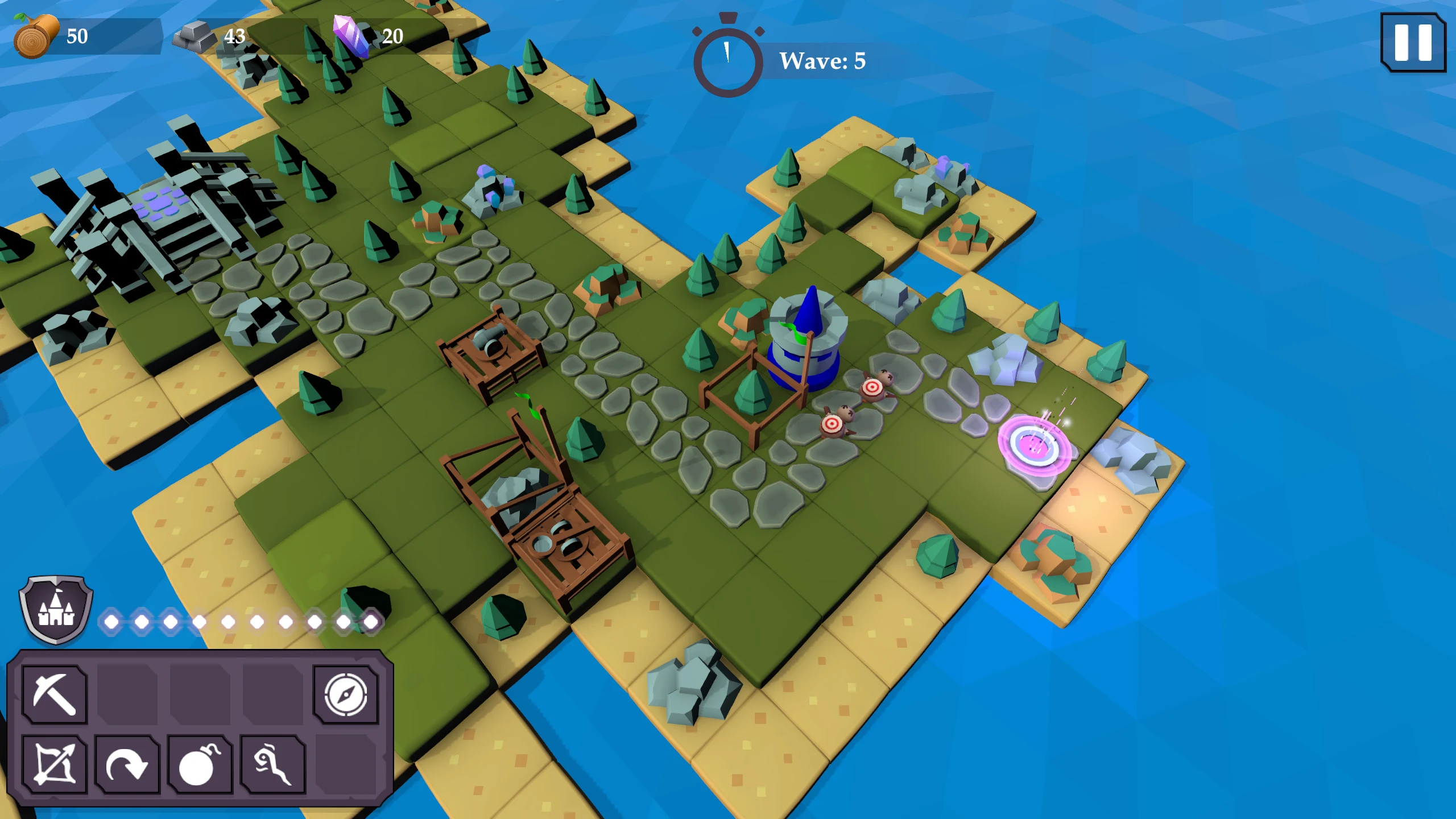Image resolution: width=1456 pixels, height=819 pixels.
Task: Select the curved arrow catapult tower
Action: (x=127, y=764)
